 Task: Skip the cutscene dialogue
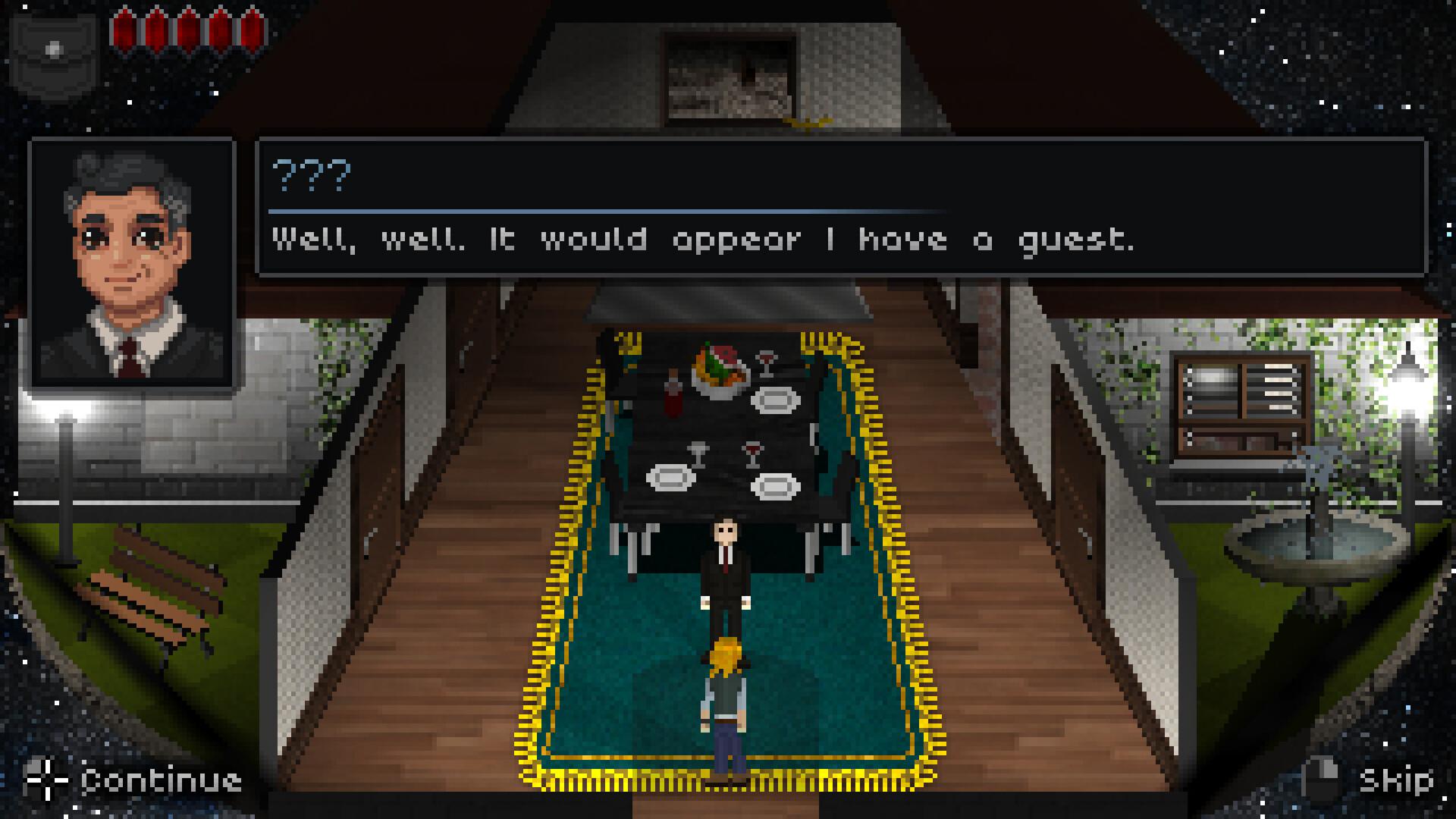click(1370, 780)
